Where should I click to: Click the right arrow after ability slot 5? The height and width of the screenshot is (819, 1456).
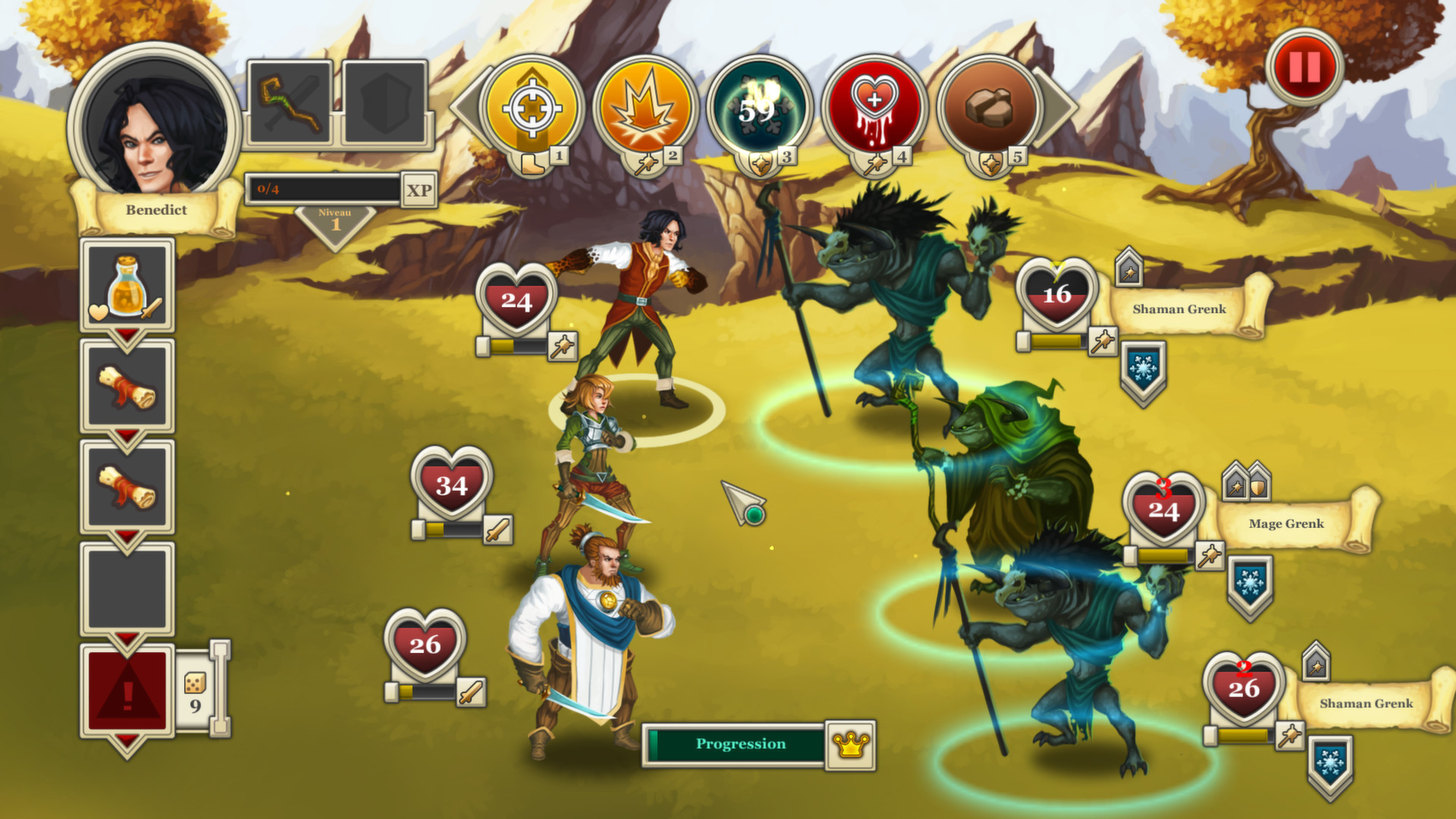(1056, 106)
